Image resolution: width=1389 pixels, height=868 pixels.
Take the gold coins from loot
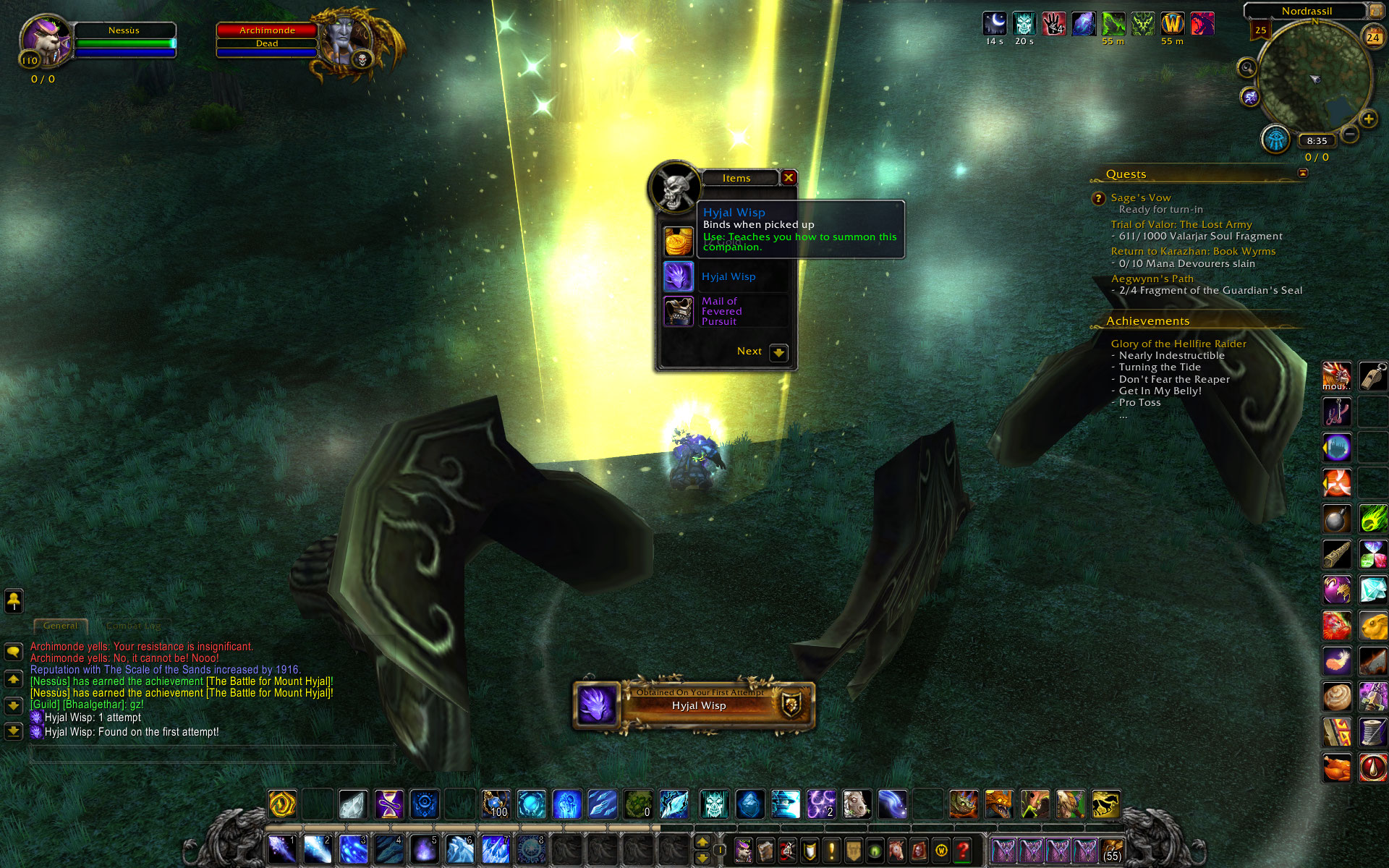pyautogui.click(x=679, y=242)
